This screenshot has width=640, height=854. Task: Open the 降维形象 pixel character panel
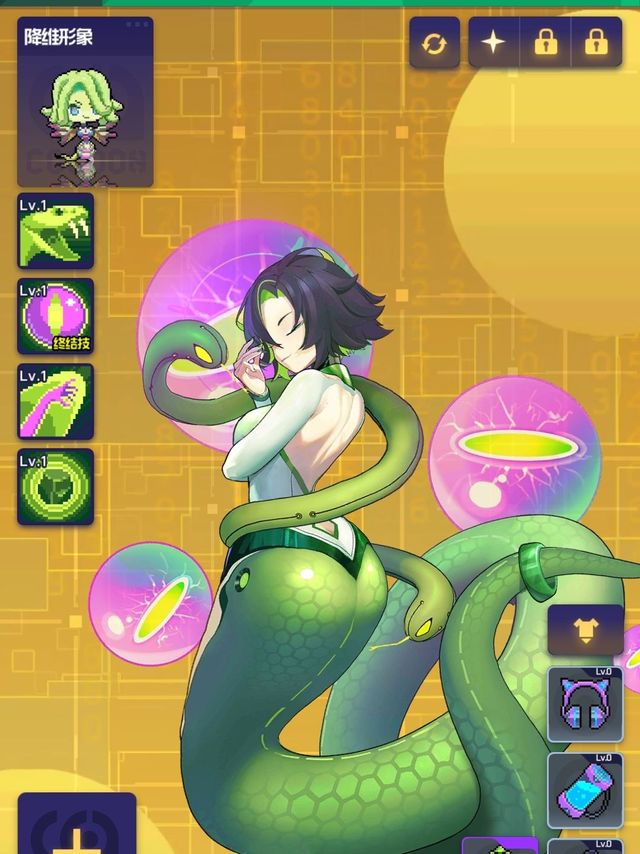[85, 102]
